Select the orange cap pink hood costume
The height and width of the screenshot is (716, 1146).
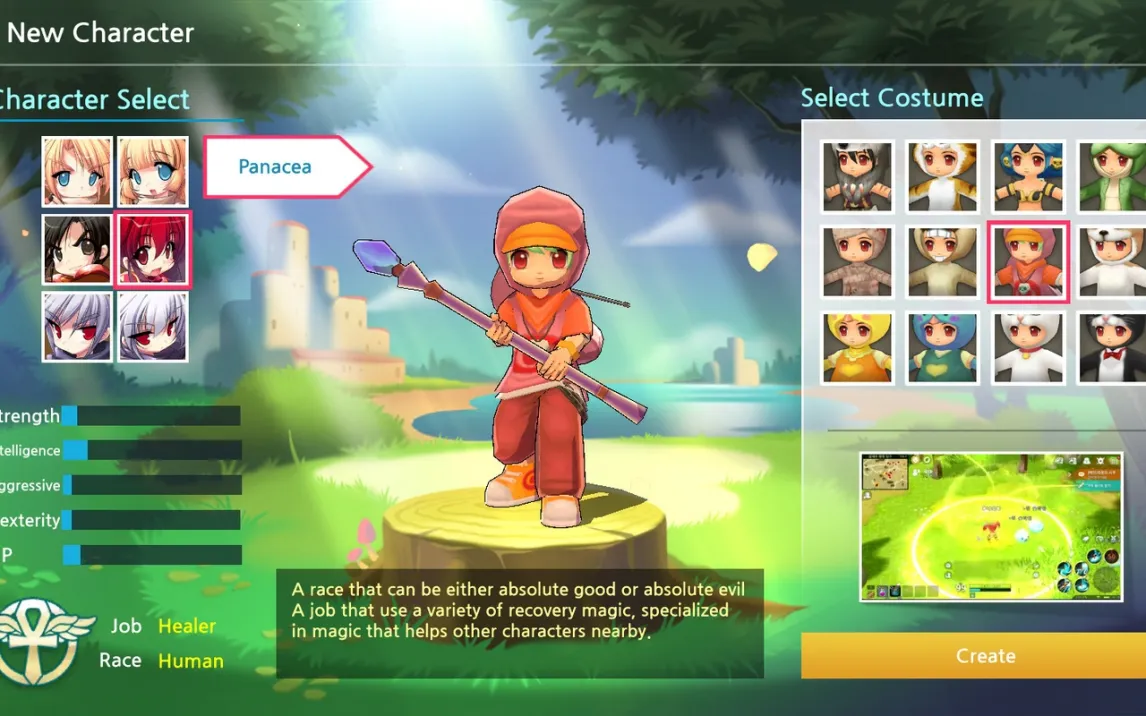(x=1028, y=262)
